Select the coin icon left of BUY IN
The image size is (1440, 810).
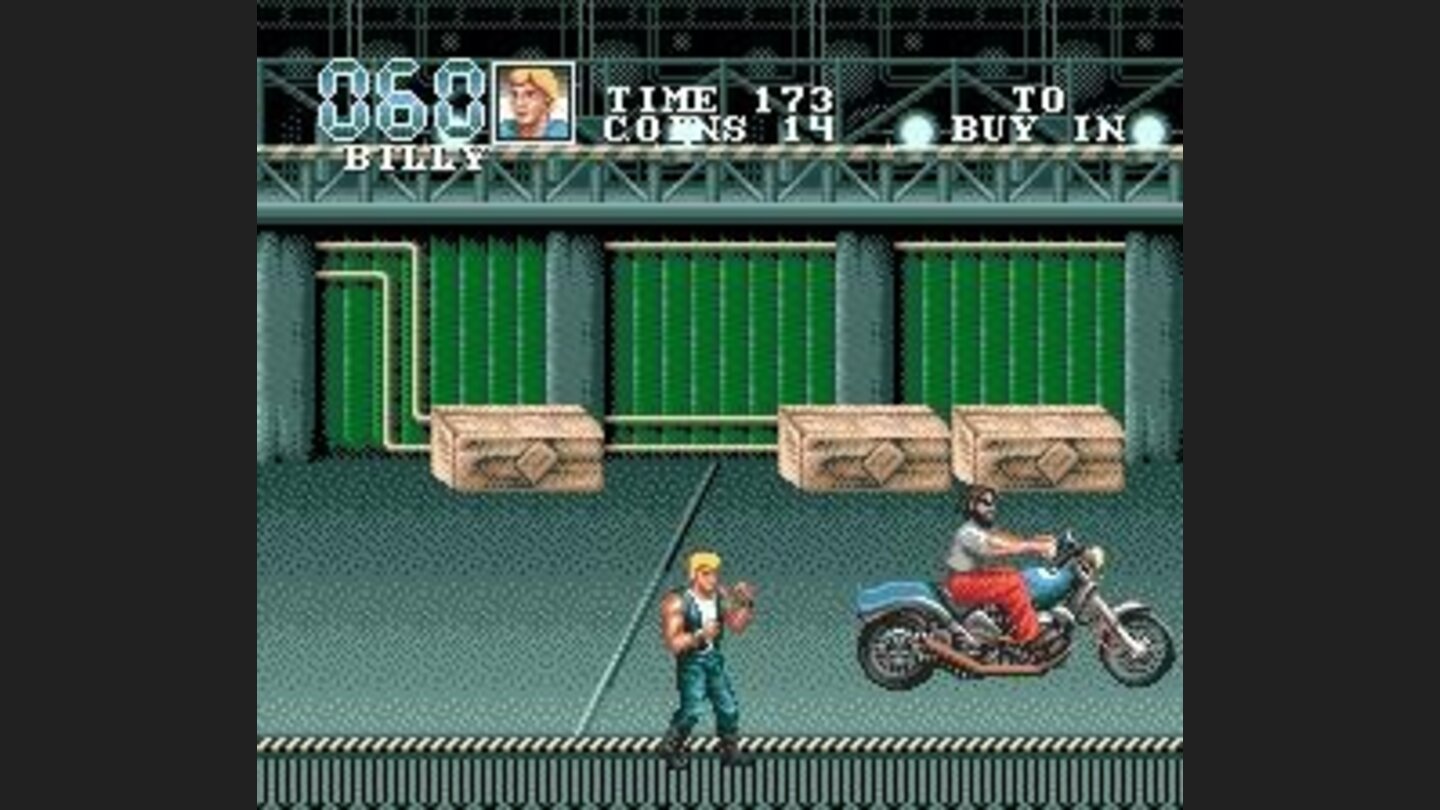(916, 128)
